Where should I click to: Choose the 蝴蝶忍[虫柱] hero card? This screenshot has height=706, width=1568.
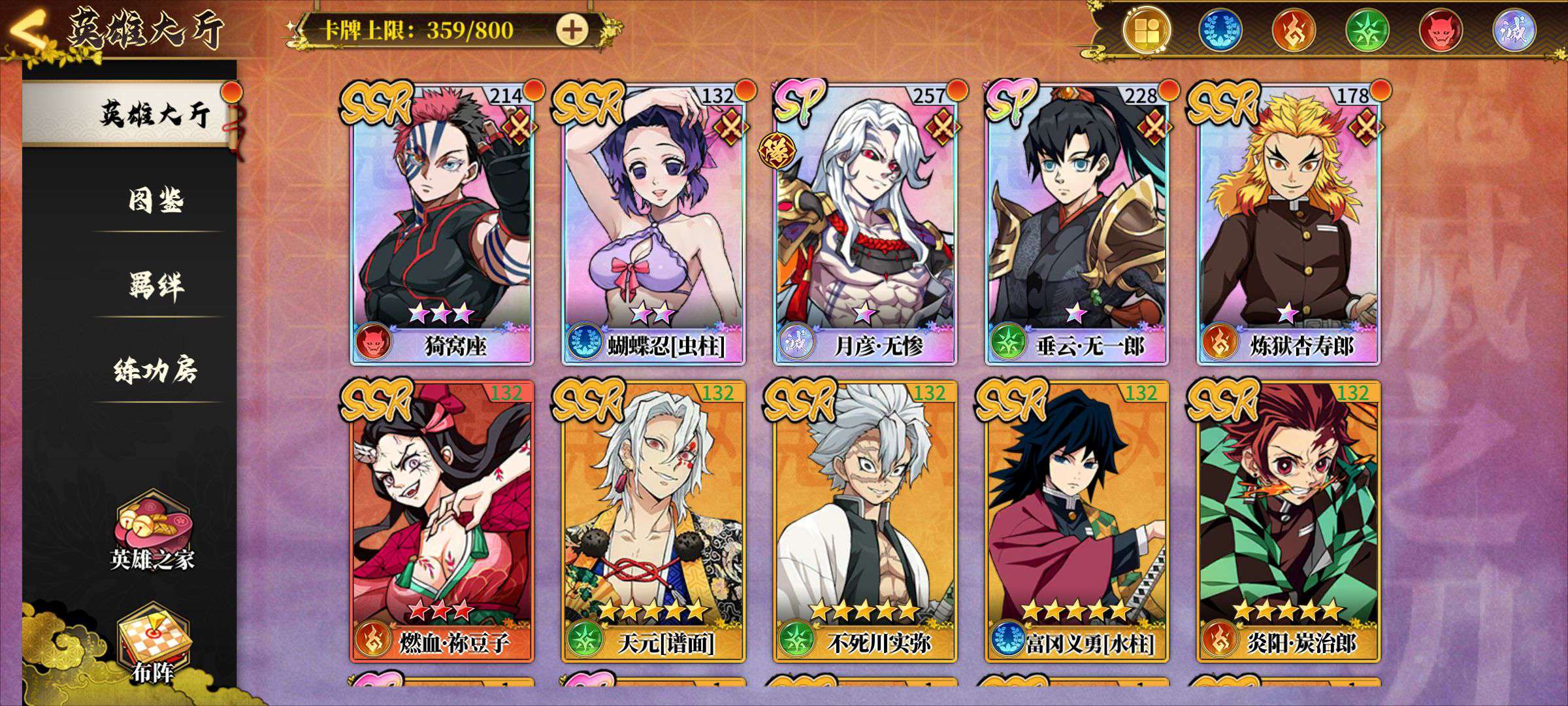(653, 222)
